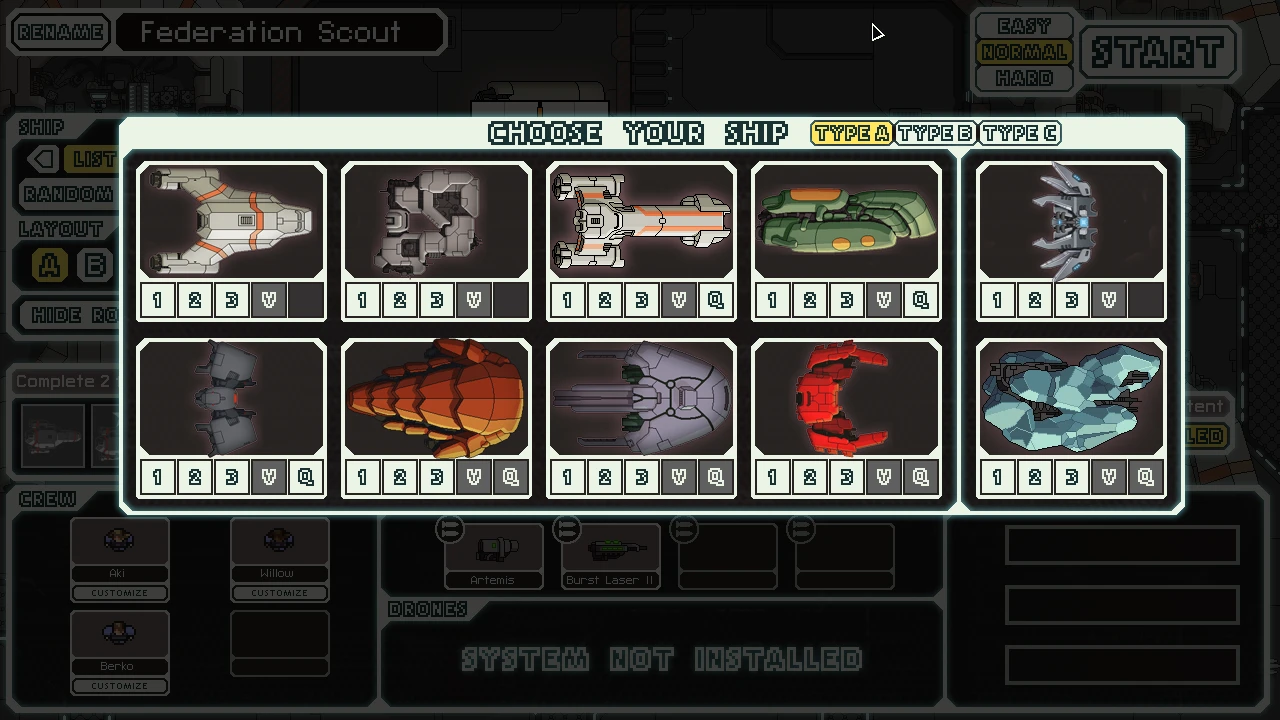Open Aki's crew member portrait
This screenshot has height=720, width=1280.
click(x=119, y=540)
